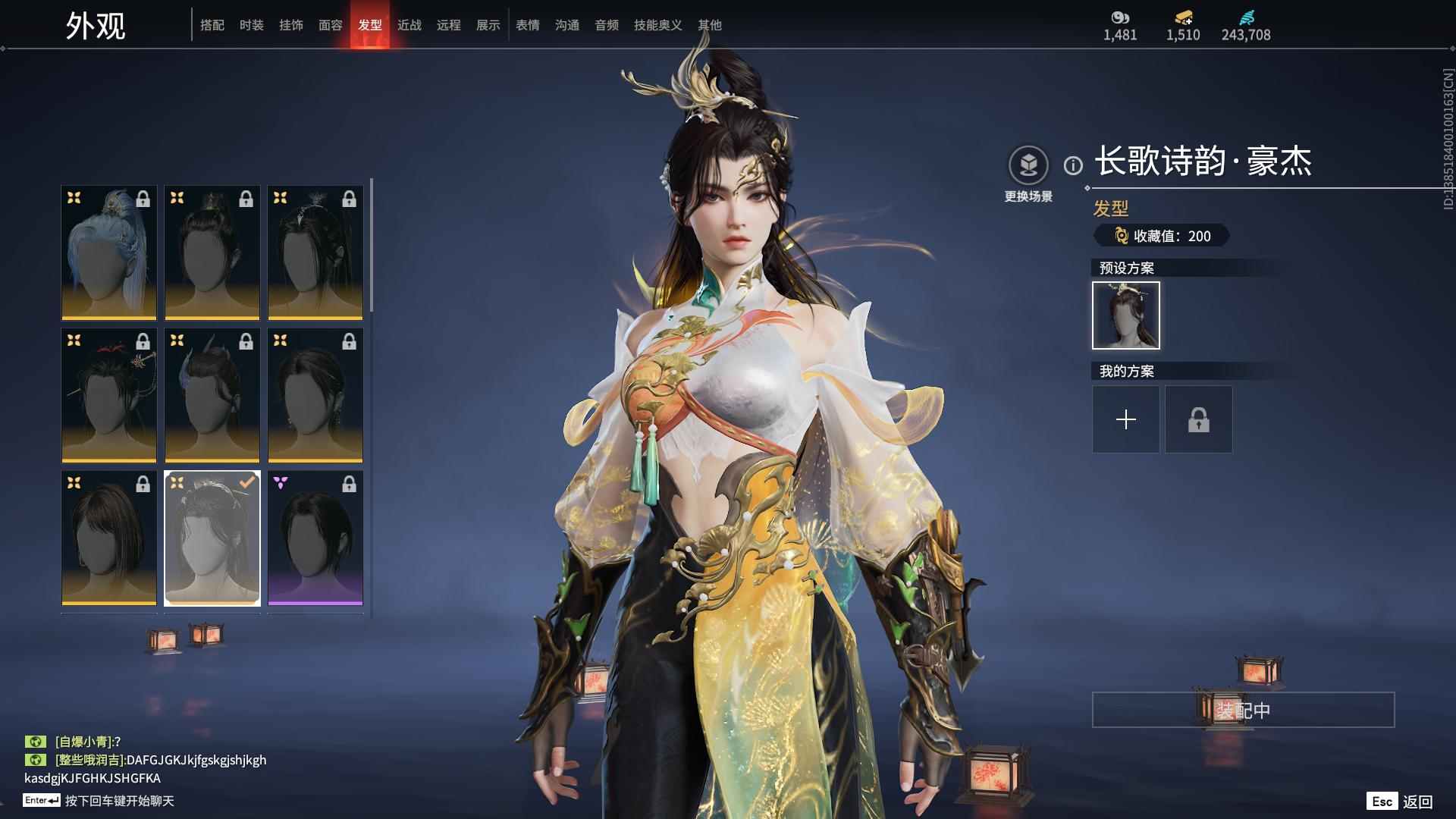Viewport: 1456px width, 819px height.
Task: Switch to the 面容 tab
Action: pyautogui.click(x=332, y=25)
